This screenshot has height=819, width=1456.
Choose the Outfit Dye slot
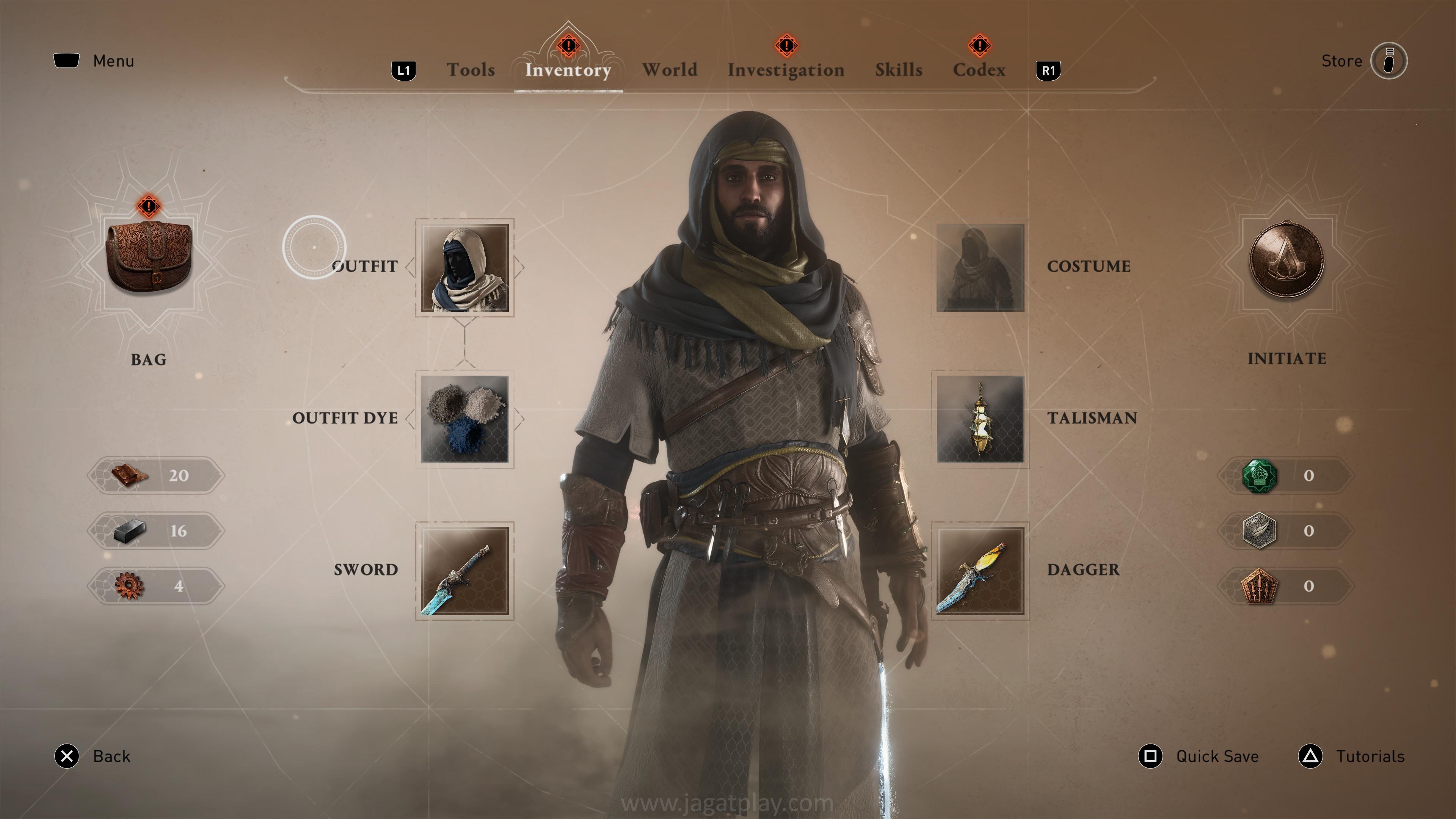tap(464, 419)
